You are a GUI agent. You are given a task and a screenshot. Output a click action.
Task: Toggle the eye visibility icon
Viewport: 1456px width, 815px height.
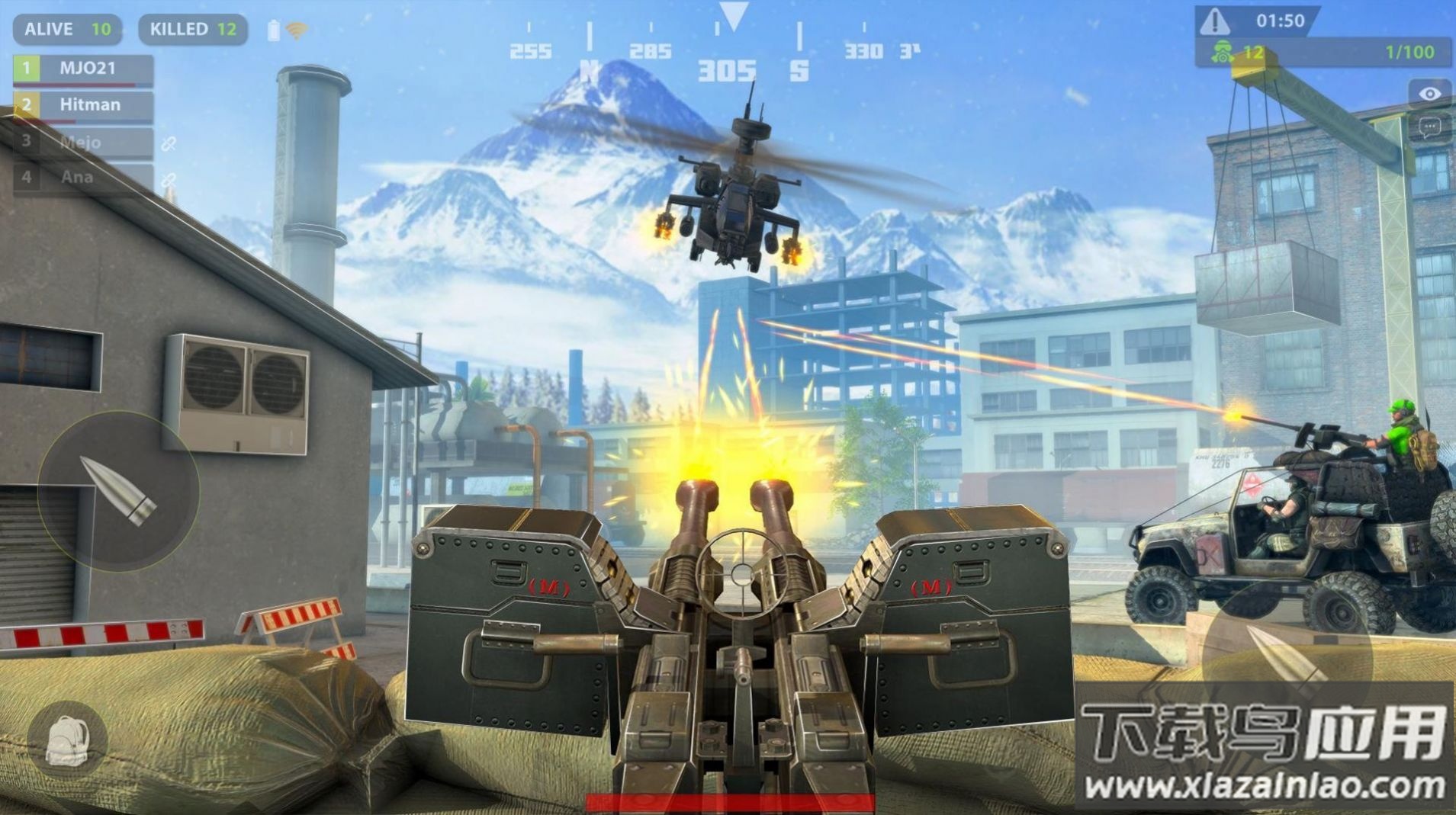tap(1429, 93)
